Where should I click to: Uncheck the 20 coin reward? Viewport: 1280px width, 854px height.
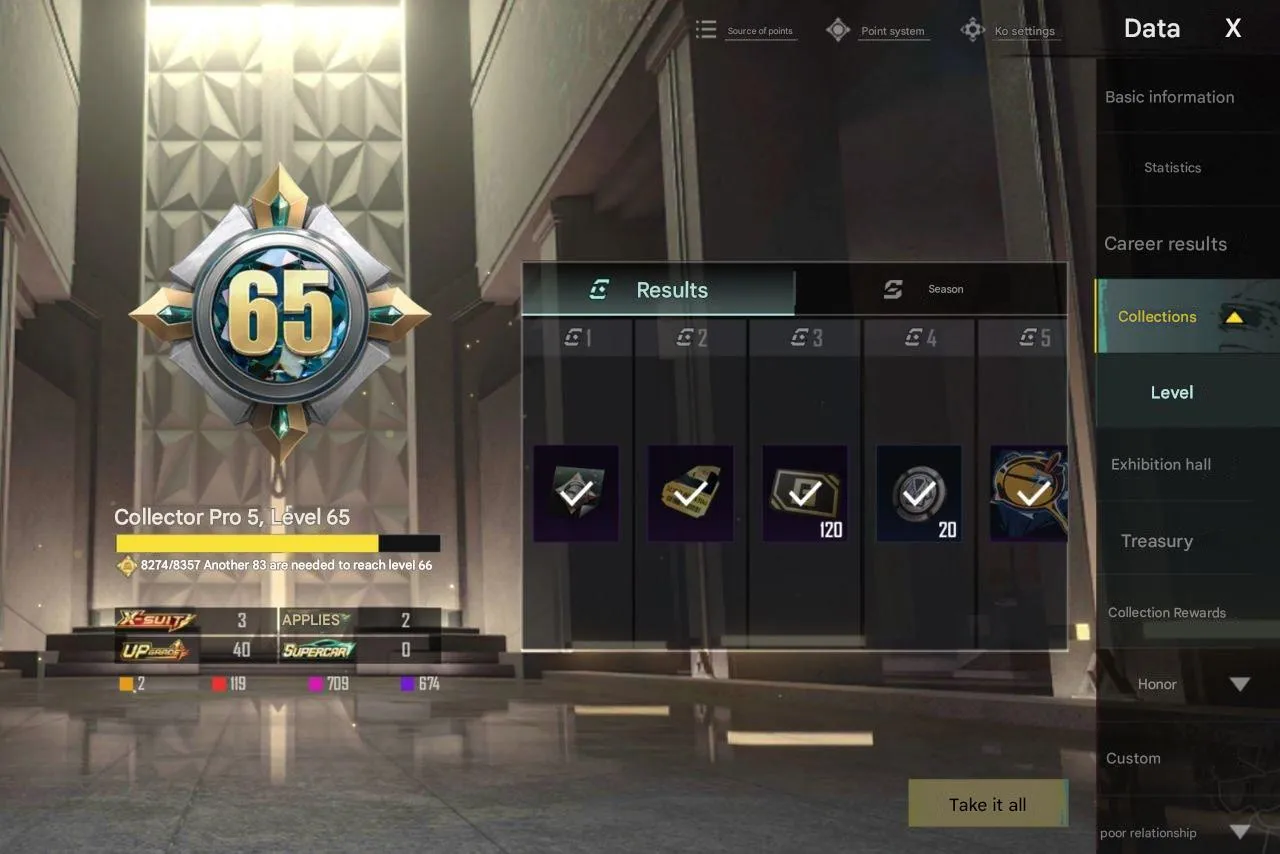[x=920, y=491]
